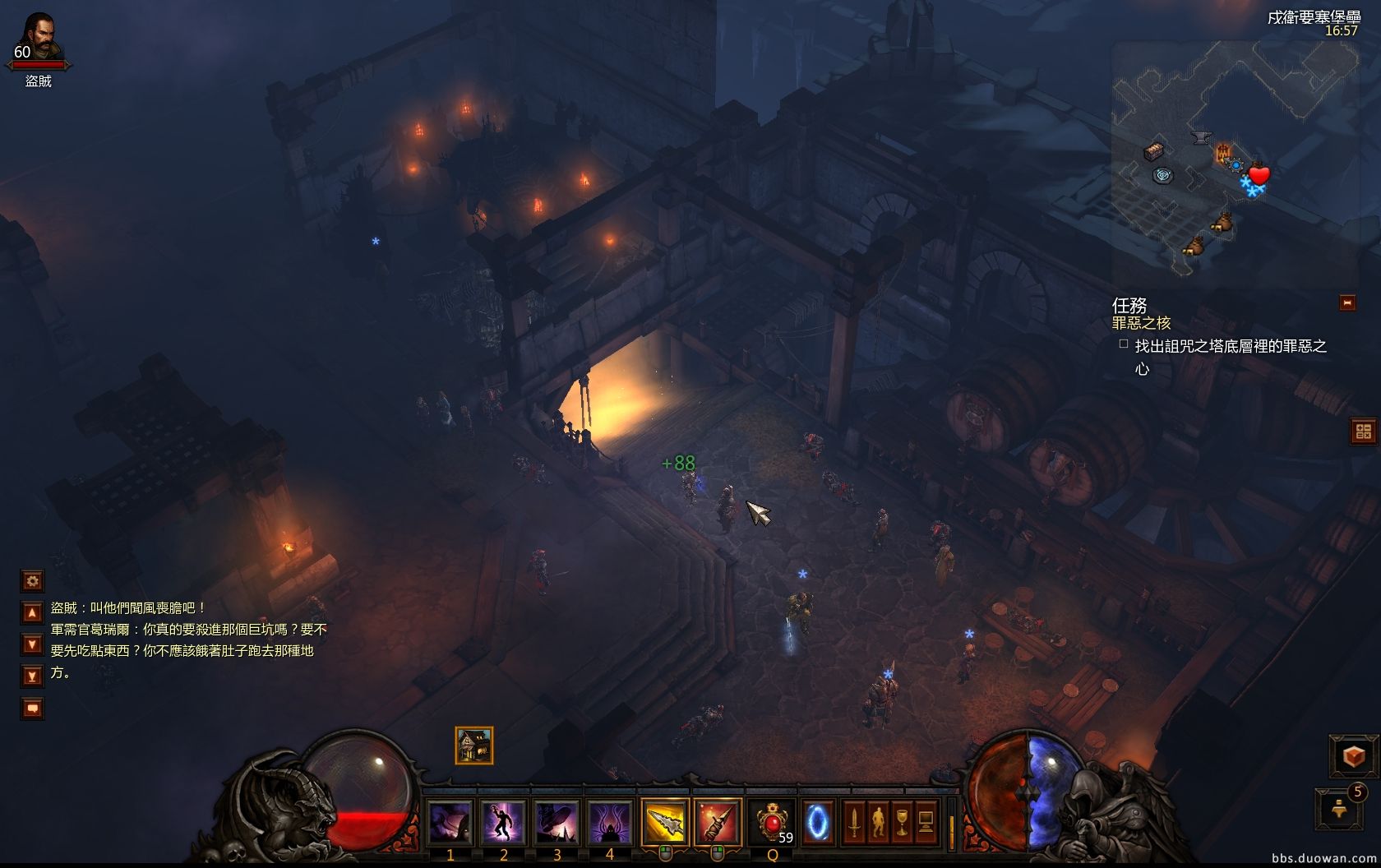The width and height of the screenshot is (1381, 868).
Task: Jump to bottom of the chat log
Action: pyautogui.click(x=32, y=676)
